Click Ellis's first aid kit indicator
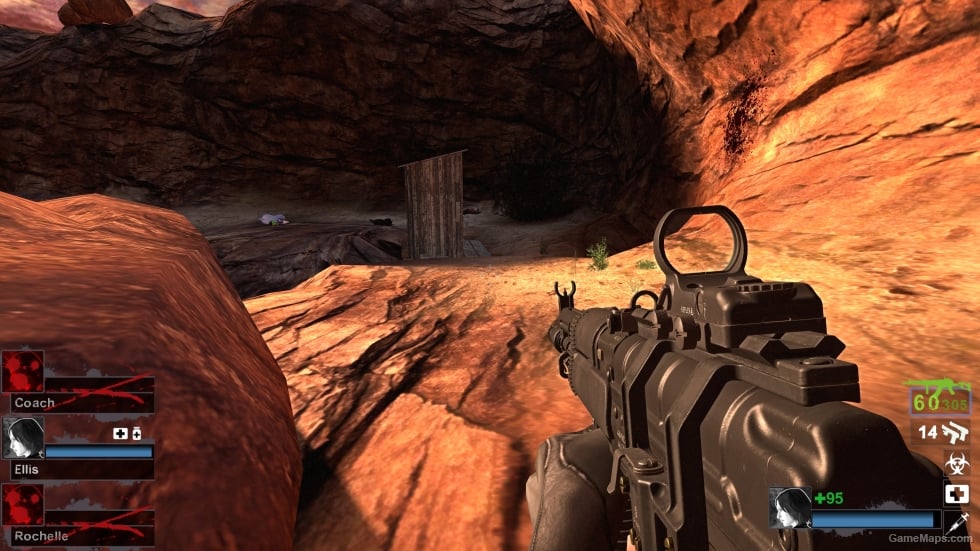The height and width of the screenshot is (551, 980). pos(121,434)
